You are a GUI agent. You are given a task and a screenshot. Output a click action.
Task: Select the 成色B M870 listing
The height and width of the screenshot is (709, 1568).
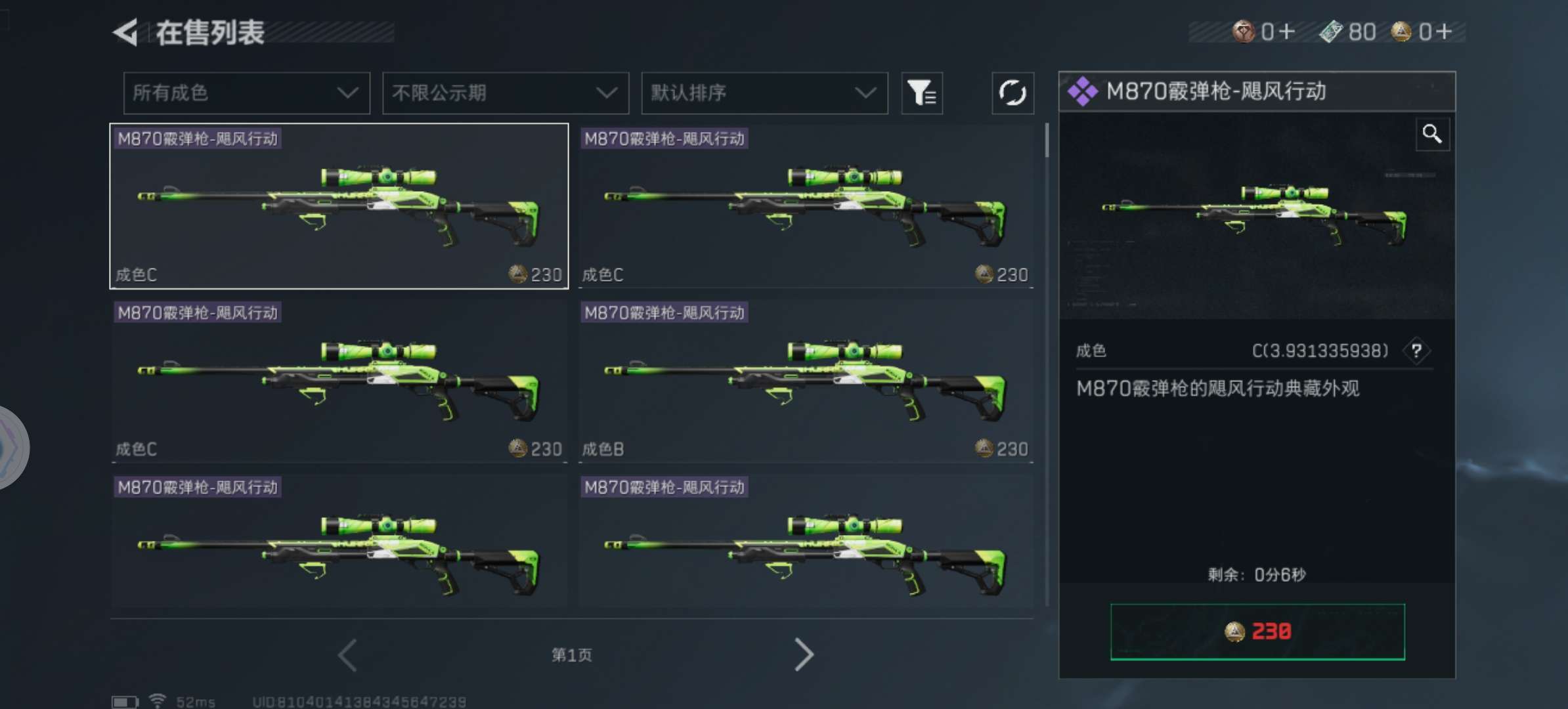coord(805,381)
